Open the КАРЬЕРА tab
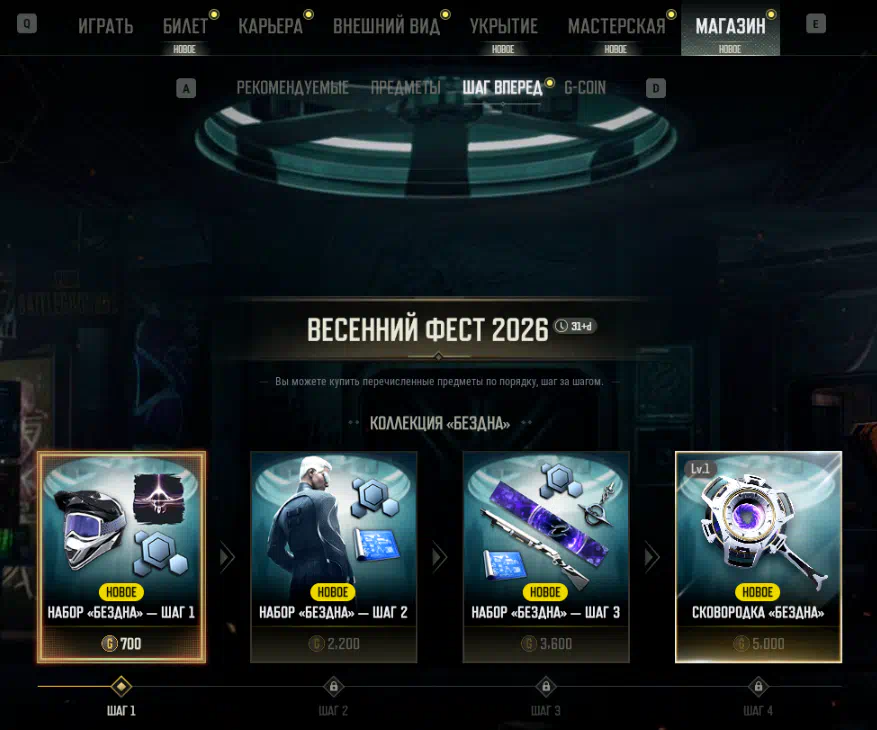877x730 pixels. 270,26
